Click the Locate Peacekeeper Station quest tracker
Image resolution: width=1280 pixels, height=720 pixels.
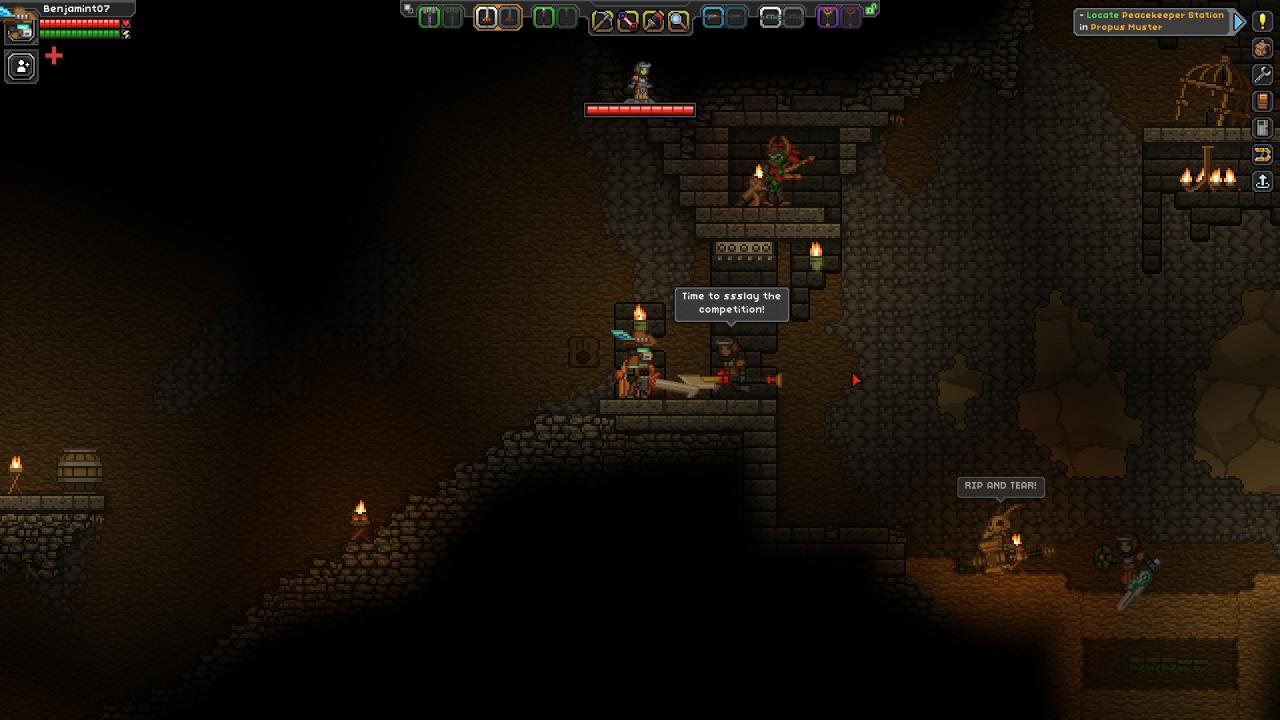[x=1152, y=21]
